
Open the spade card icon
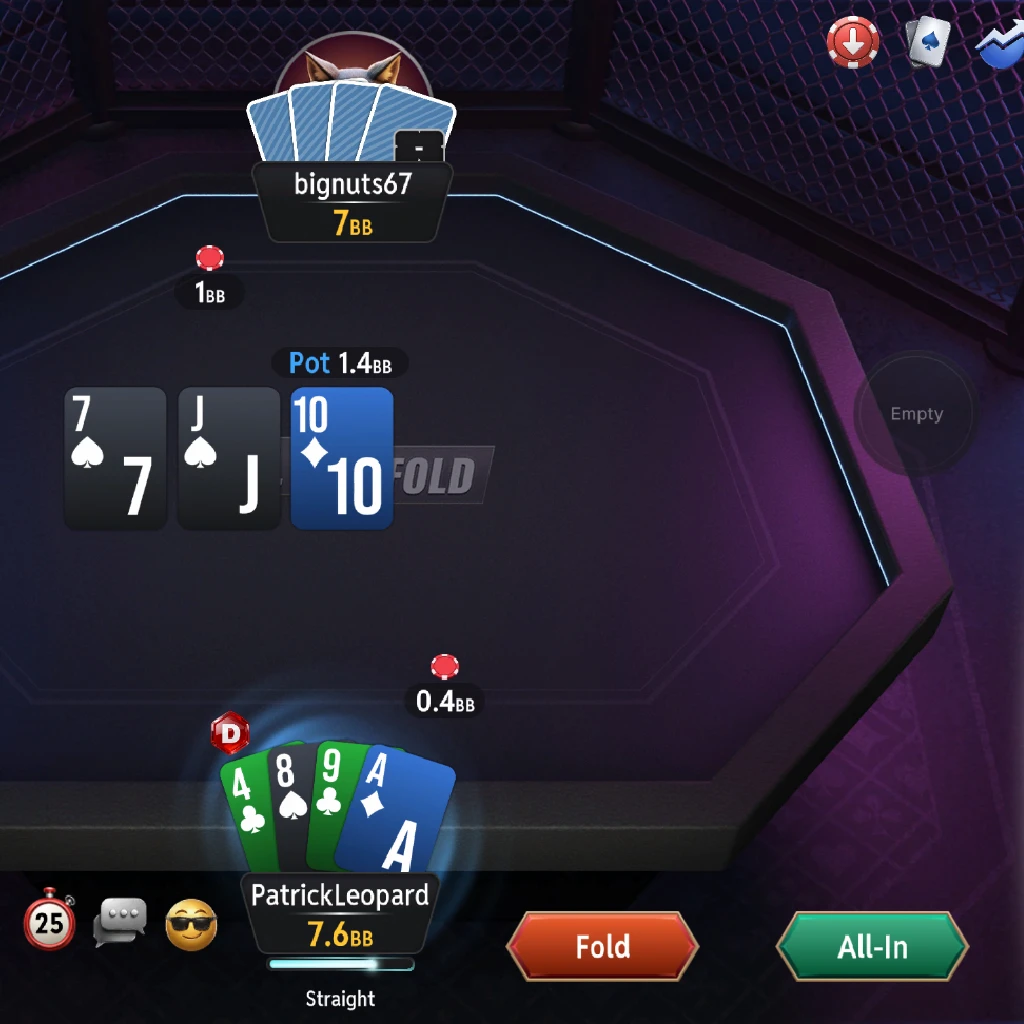[928, 43]
